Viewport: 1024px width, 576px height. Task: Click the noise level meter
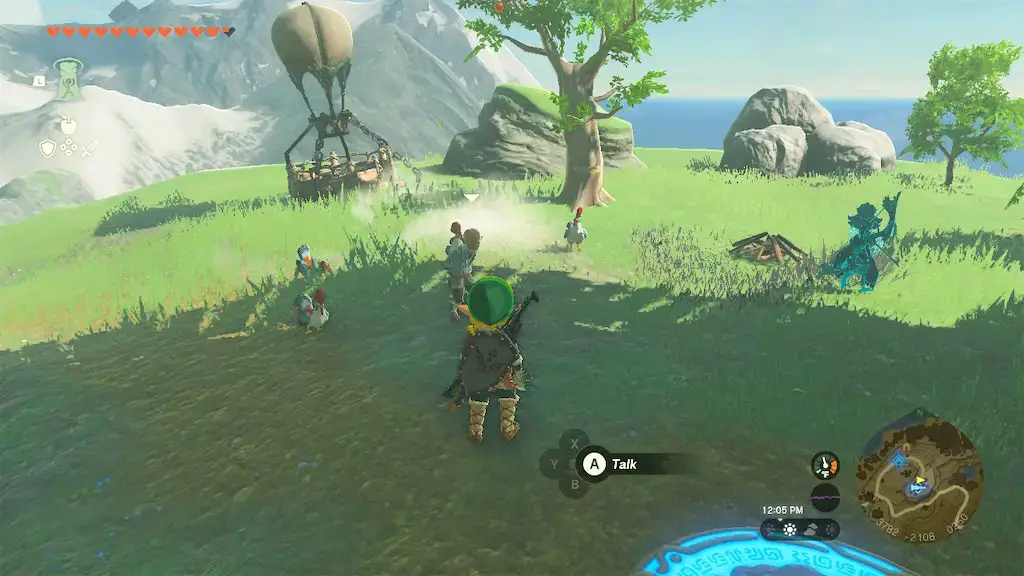[x=825, y=497]
